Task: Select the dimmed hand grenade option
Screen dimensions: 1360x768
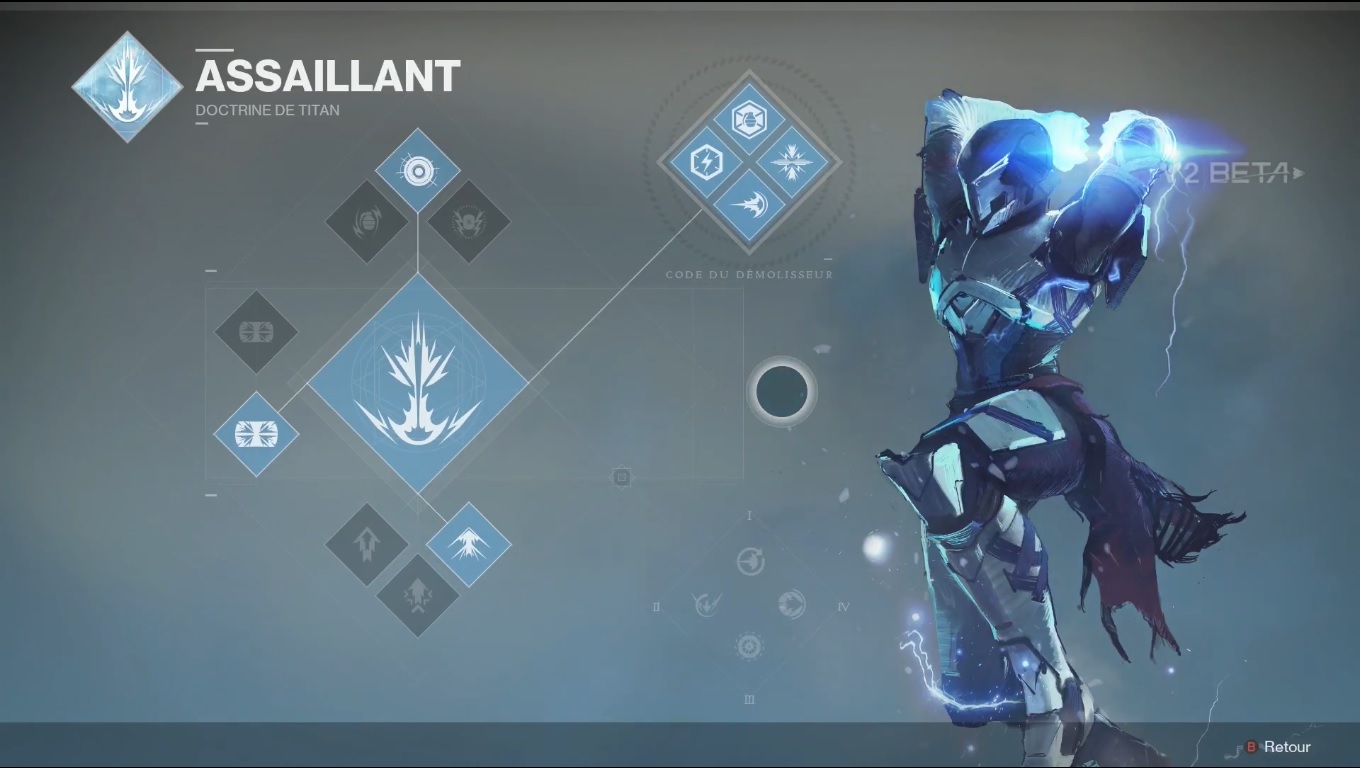Action: point(366,222)
